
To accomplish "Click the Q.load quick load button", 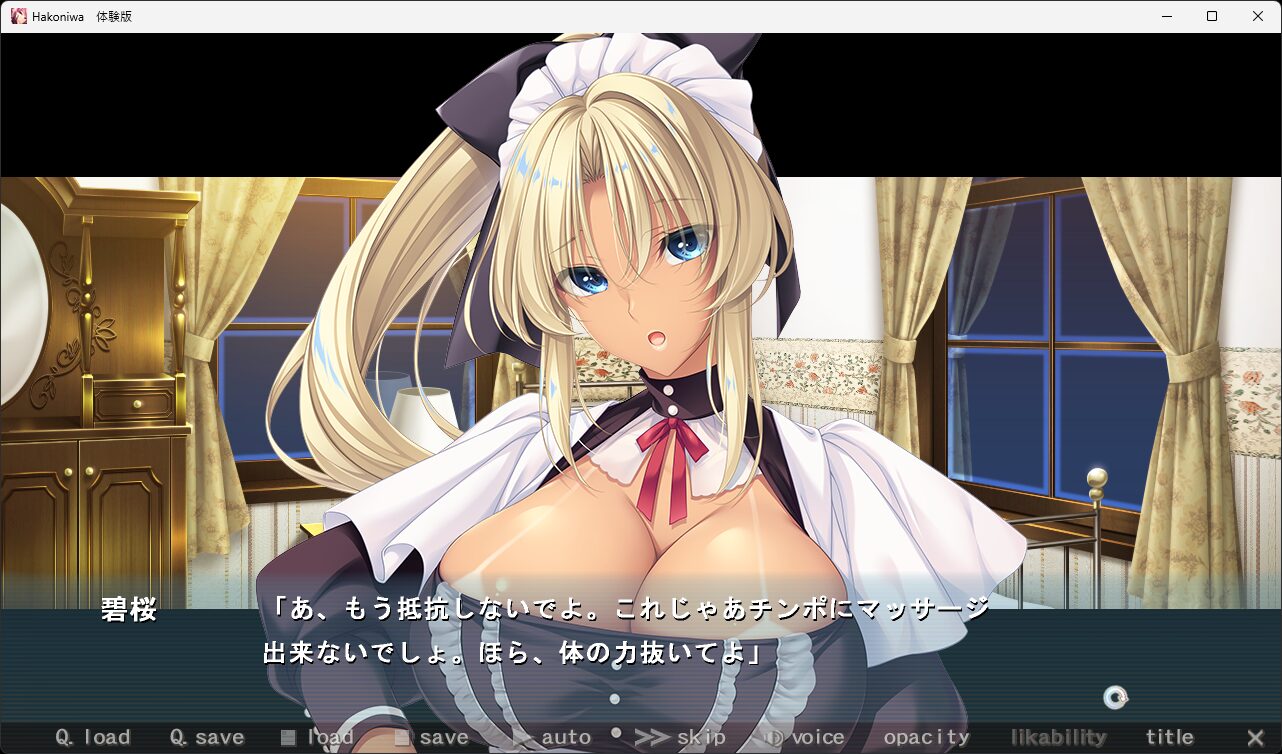I will click(x=93, y=738).
